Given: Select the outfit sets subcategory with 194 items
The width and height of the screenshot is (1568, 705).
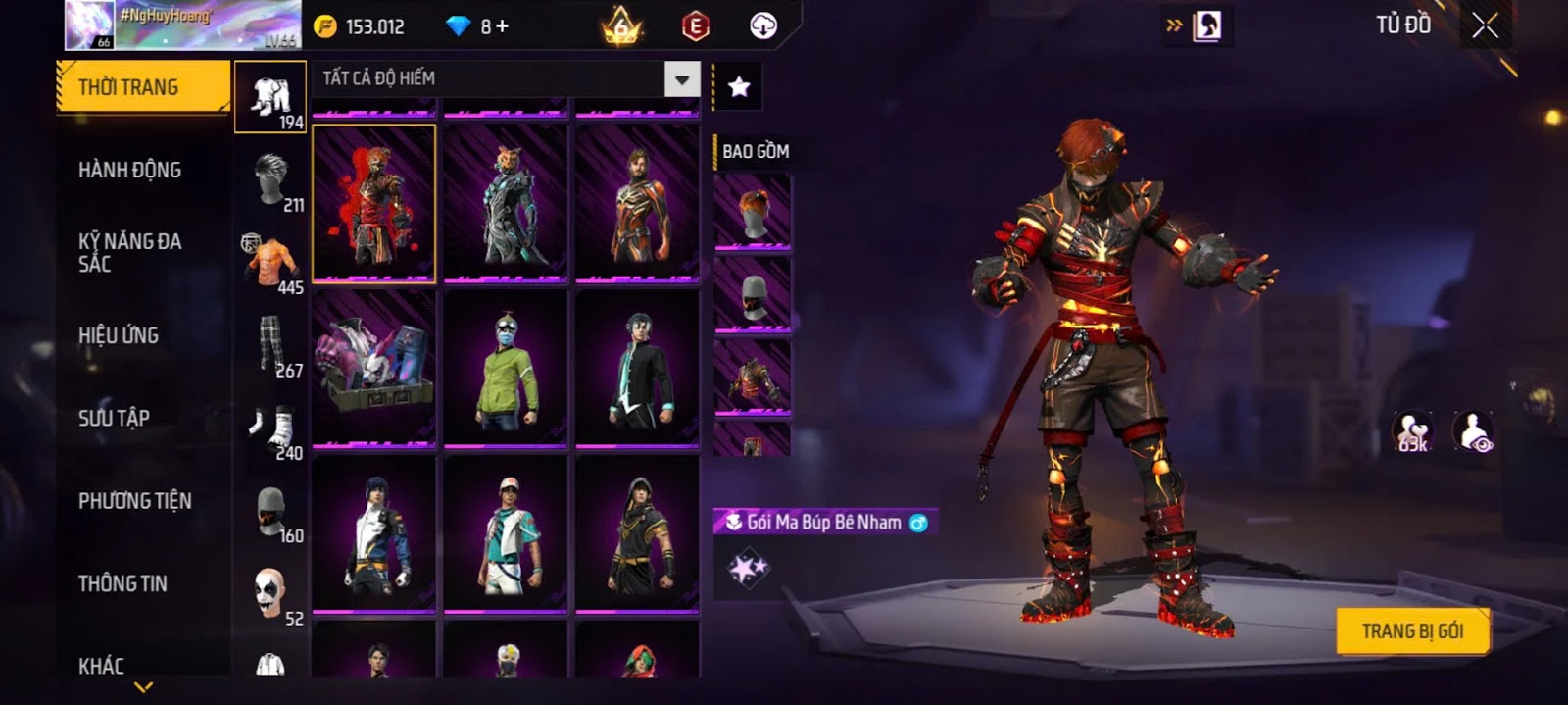Looking at the screenshot, I should [270, 98].
